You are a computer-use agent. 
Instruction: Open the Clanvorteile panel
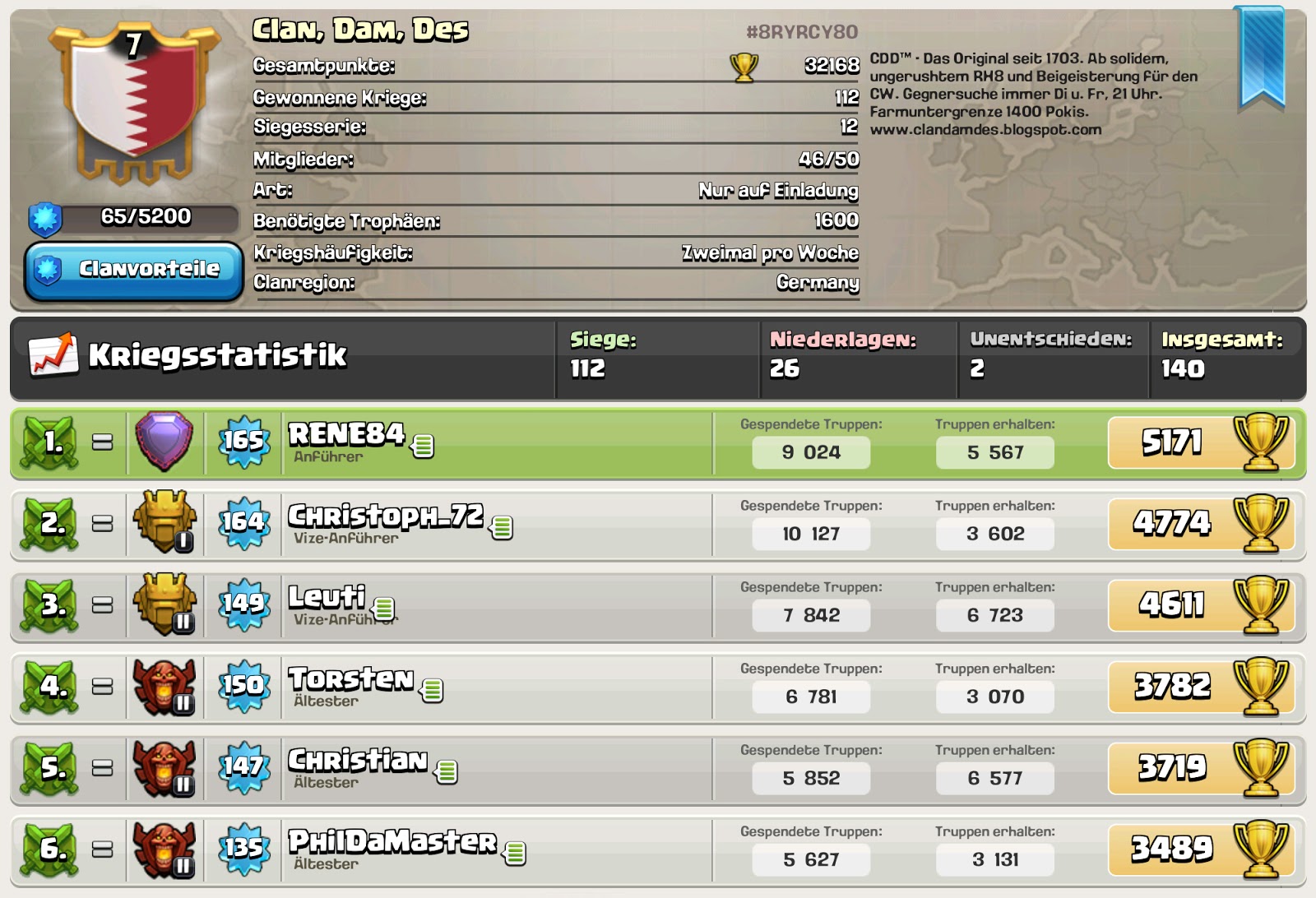(132, 267)
